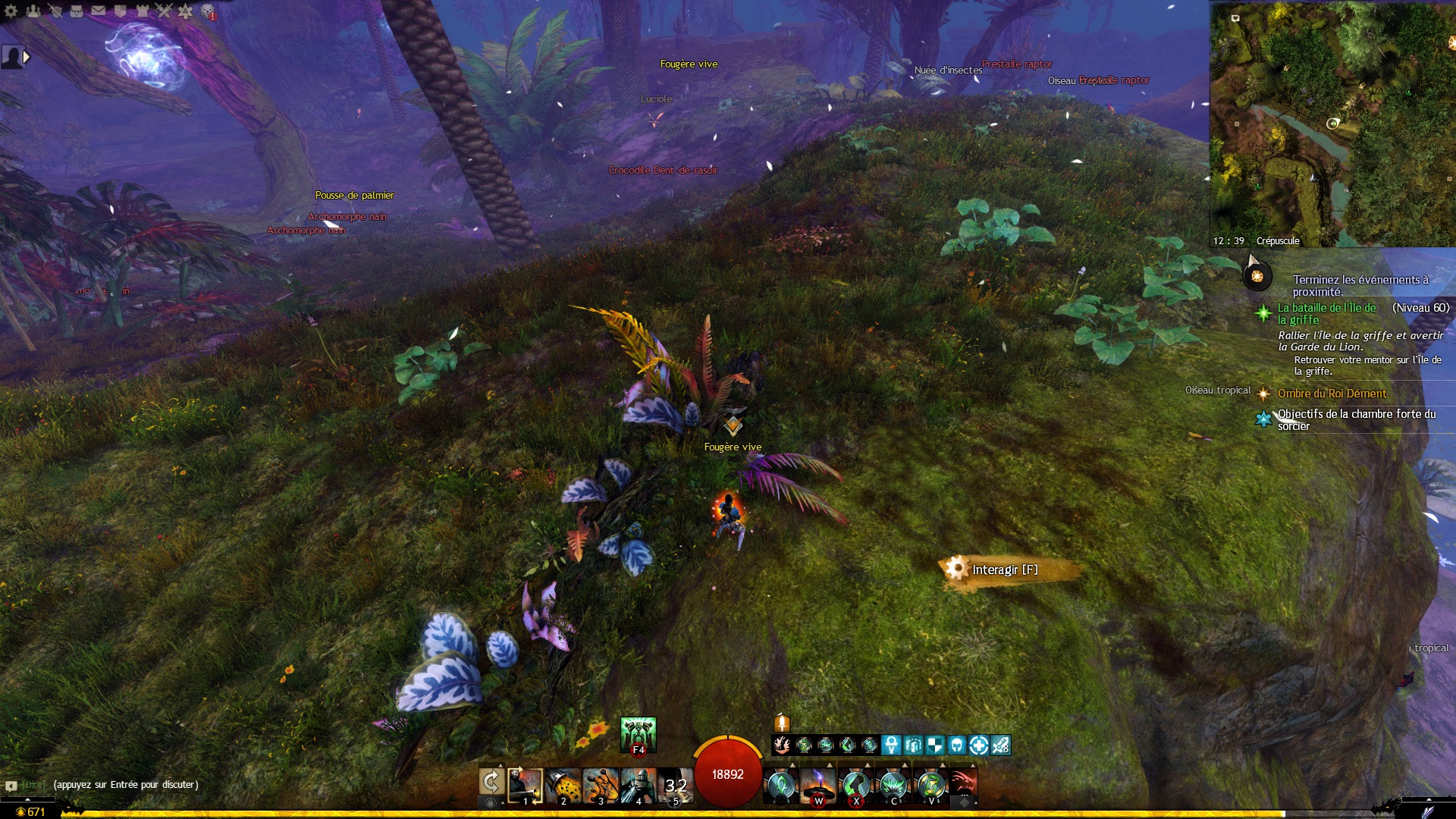Open the inventory bag icon
This screenshot has width=1456, height=819.
click(77, 11)
